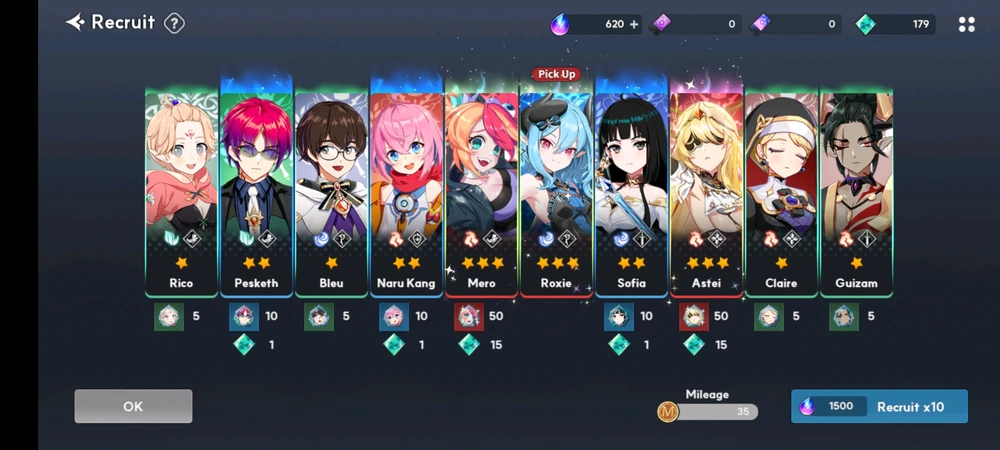
Task: Click the Mileage gauge coin icon
Action: [x=668, y=411]
